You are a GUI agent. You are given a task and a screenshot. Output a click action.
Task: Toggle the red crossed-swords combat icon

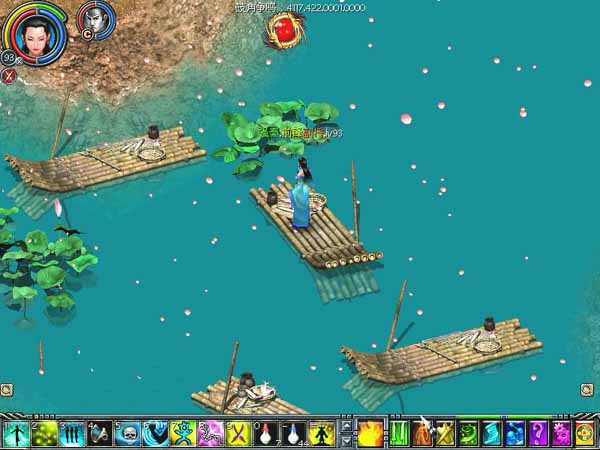[x=9, y=74]
